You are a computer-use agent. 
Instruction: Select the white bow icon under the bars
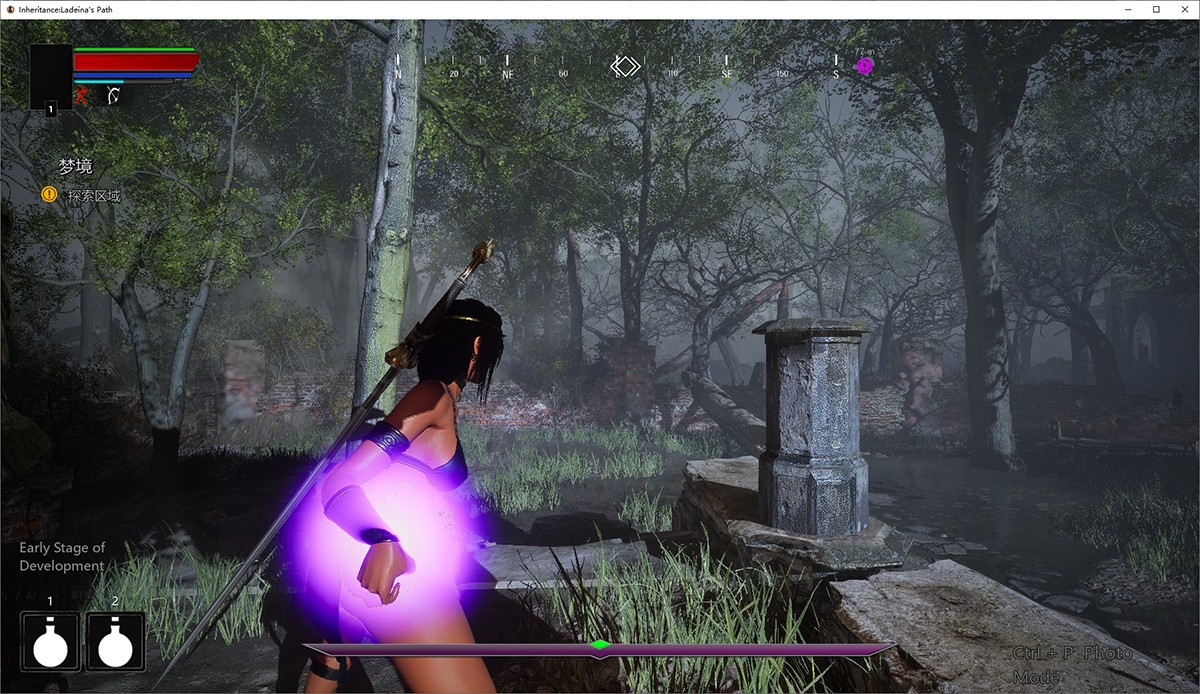[x=114, y=97]
